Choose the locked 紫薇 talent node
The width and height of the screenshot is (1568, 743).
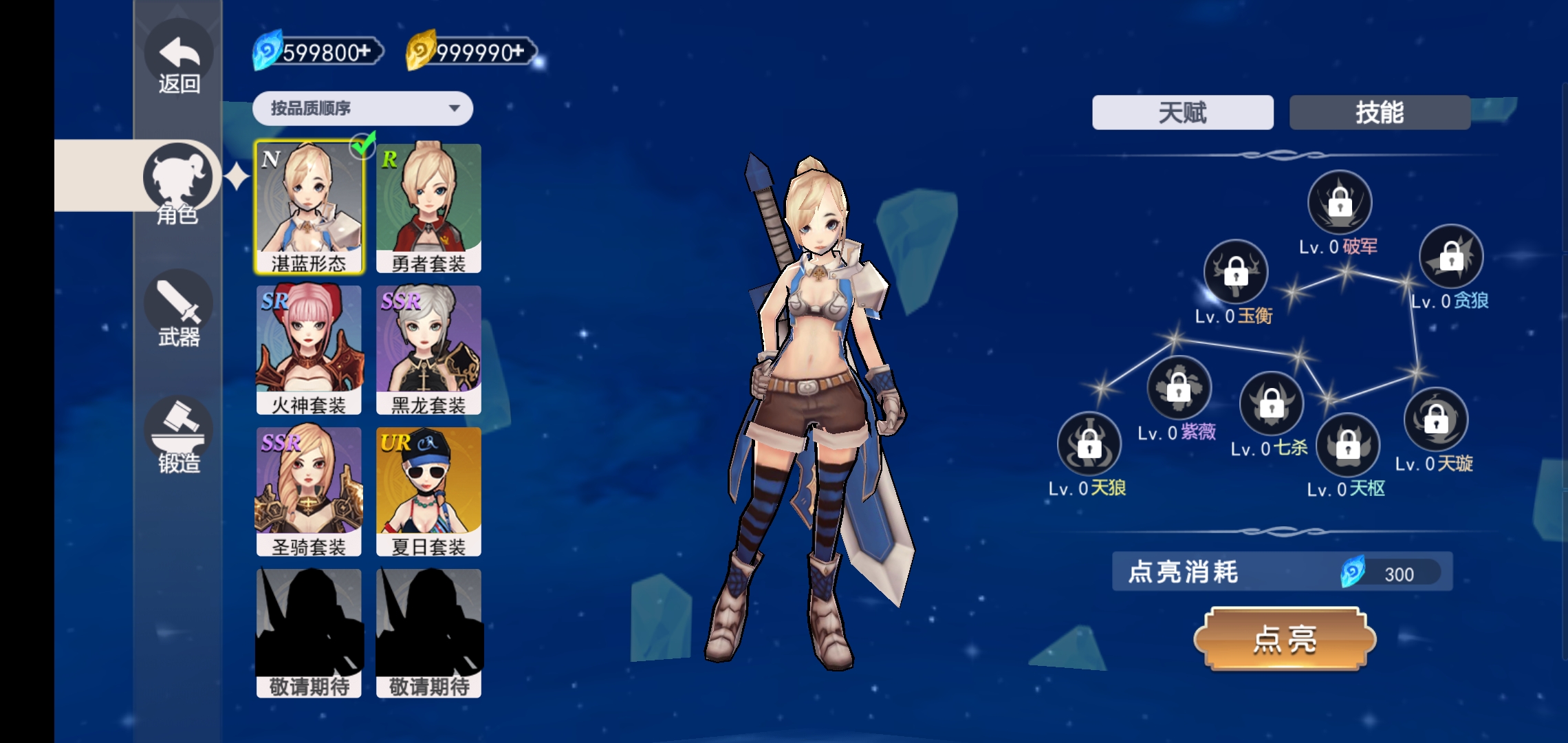pyautogui.click(x=1179, y=388)
